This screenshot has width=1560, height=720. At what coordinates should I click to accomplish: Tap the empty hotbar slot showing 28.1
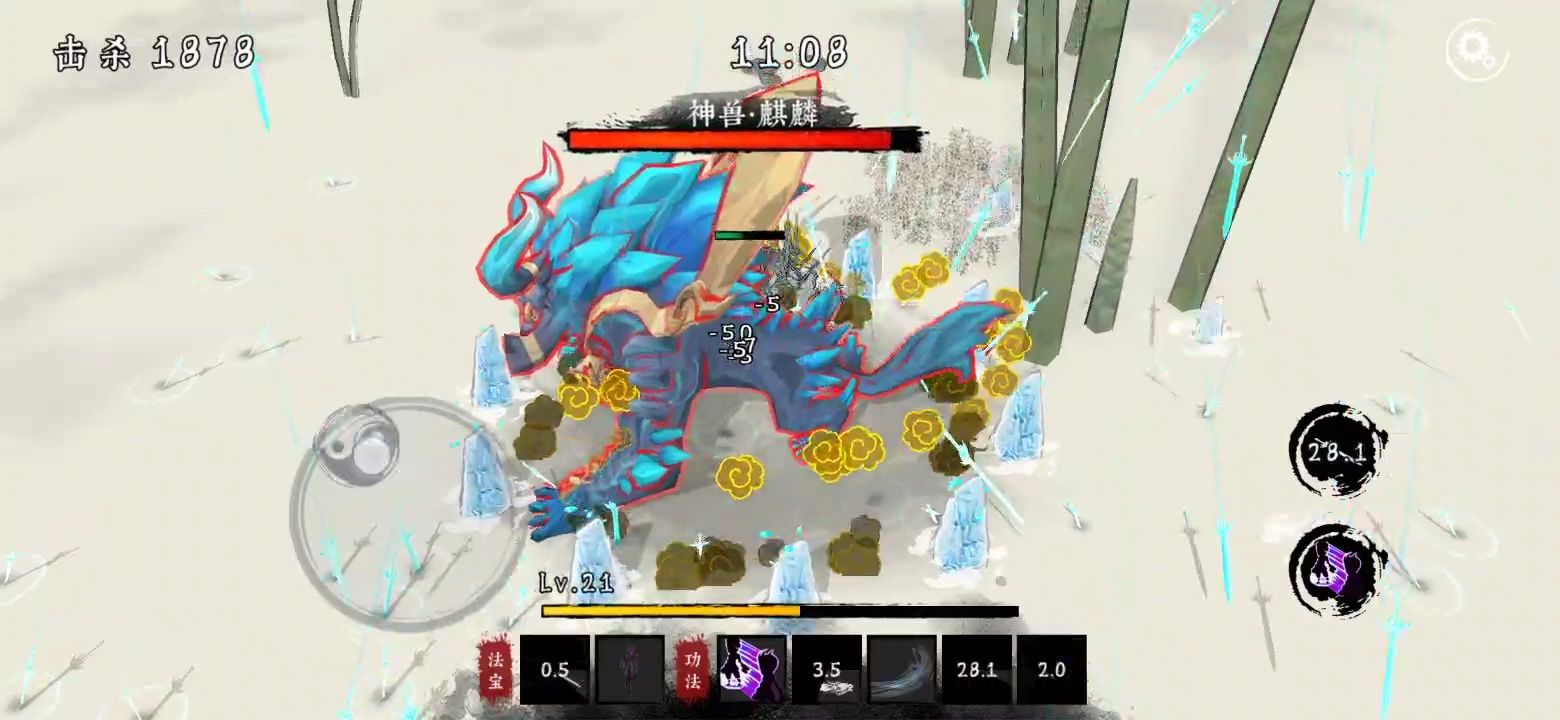(975, 668)
